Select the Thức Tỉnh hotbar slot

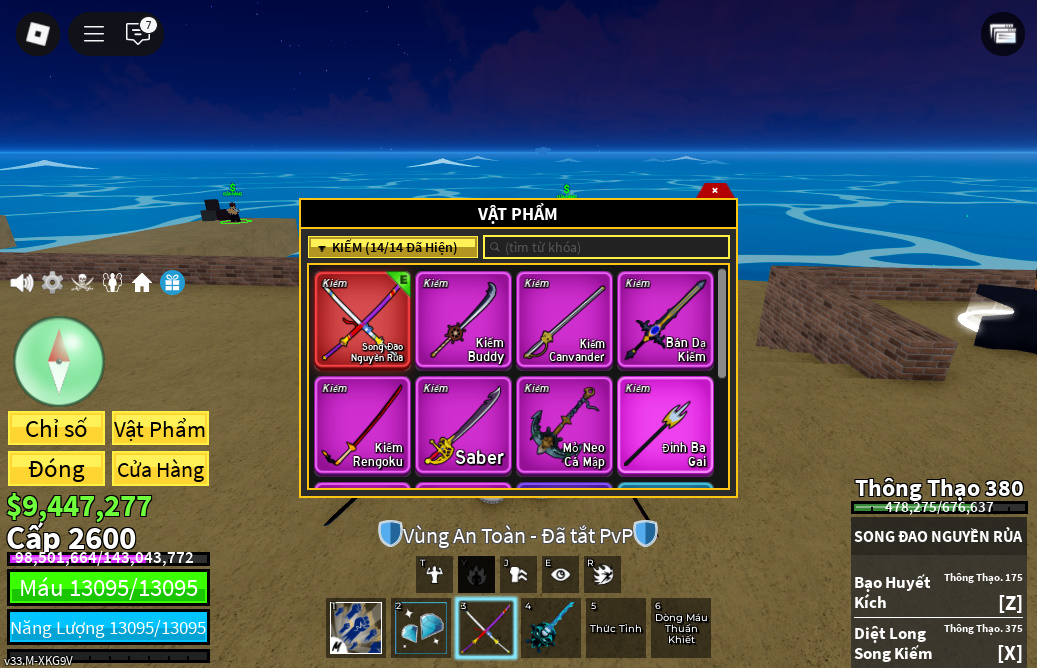click(616, 628)
